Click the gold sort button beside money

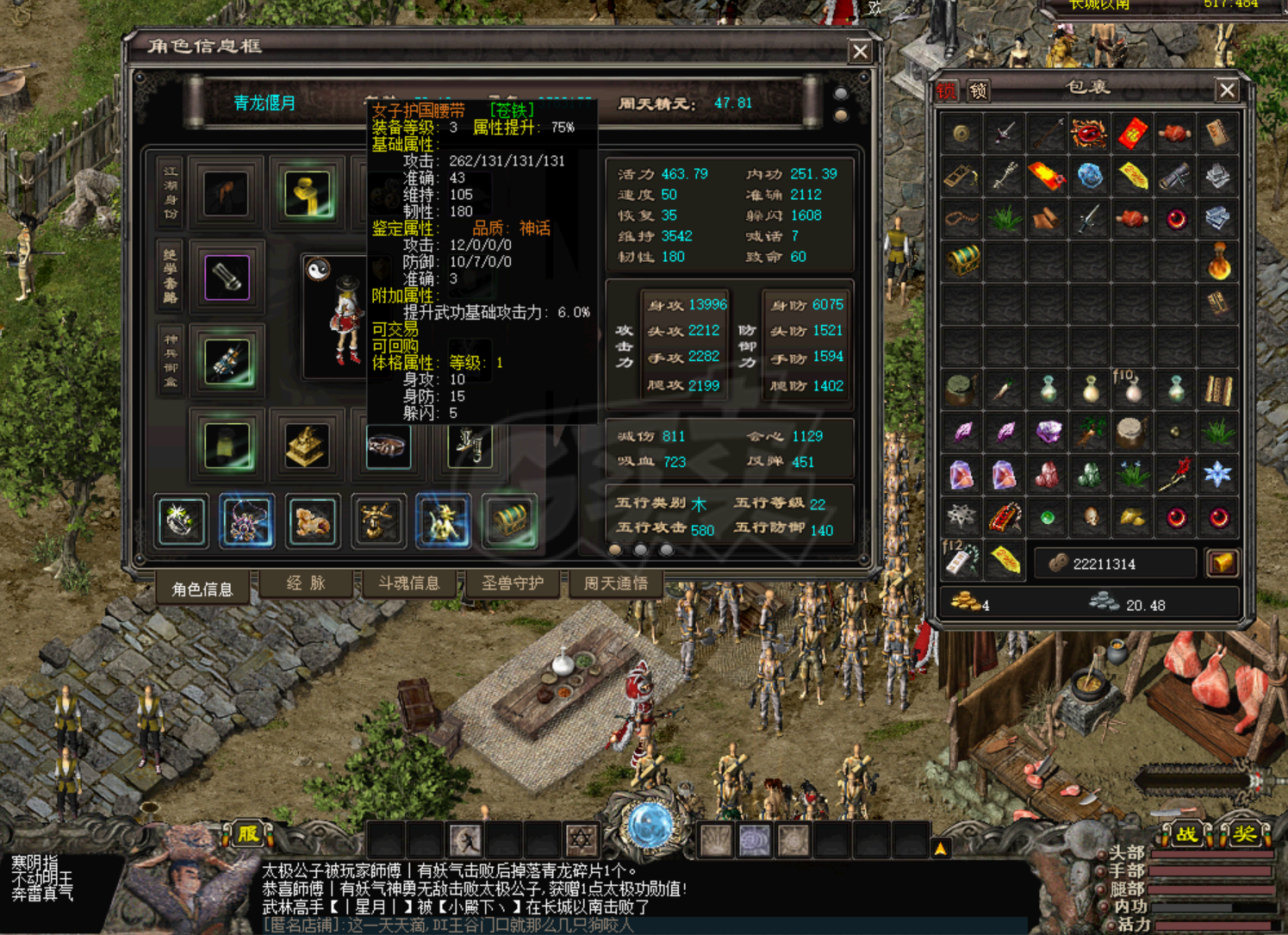coord(1222,564)
